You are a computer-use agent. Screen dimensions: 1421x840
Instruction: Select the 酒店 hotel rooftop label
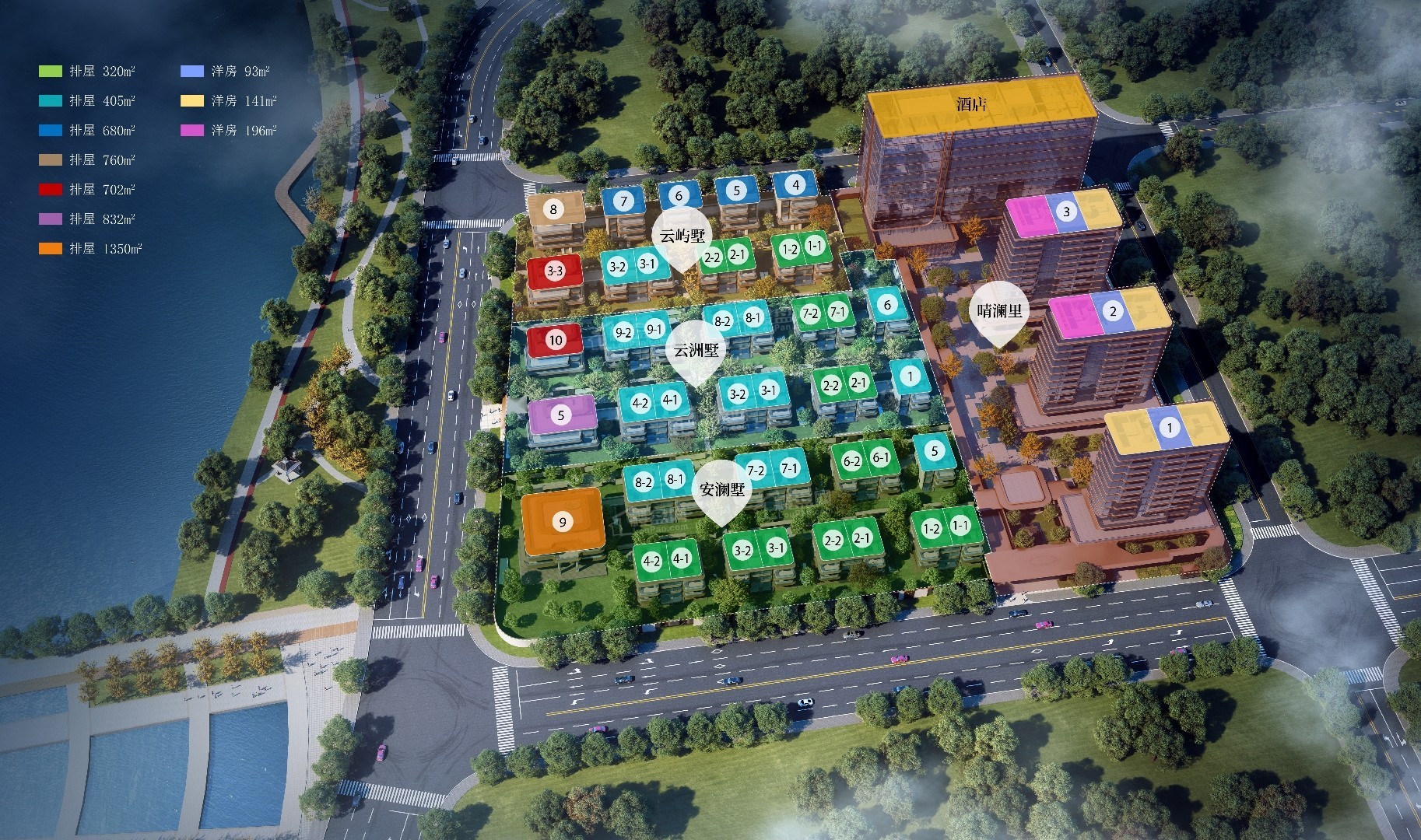click(971, 104)
